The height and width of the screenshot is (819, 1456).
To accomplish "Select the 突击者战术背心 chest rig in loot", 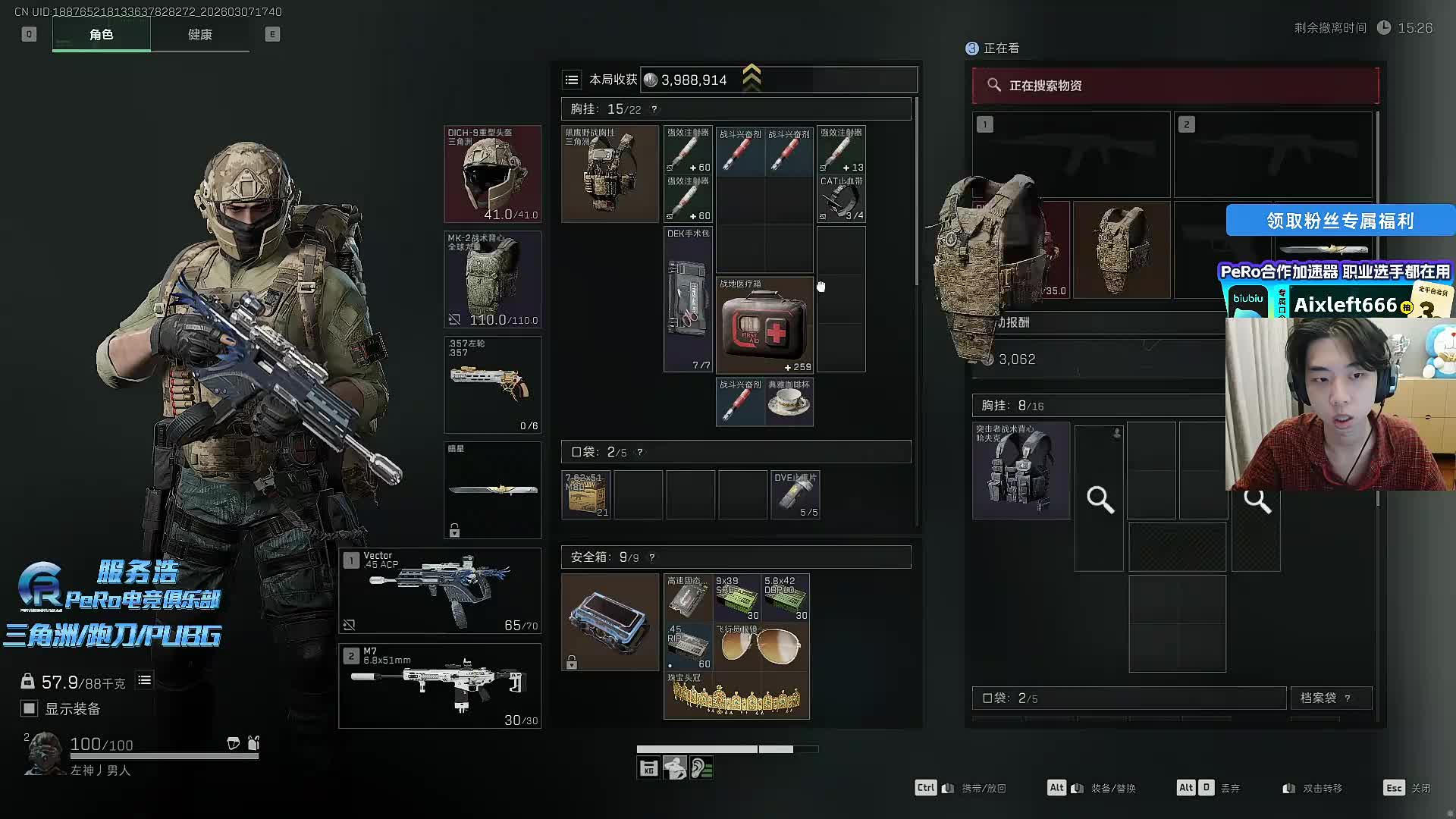I will pos(1021,471).
